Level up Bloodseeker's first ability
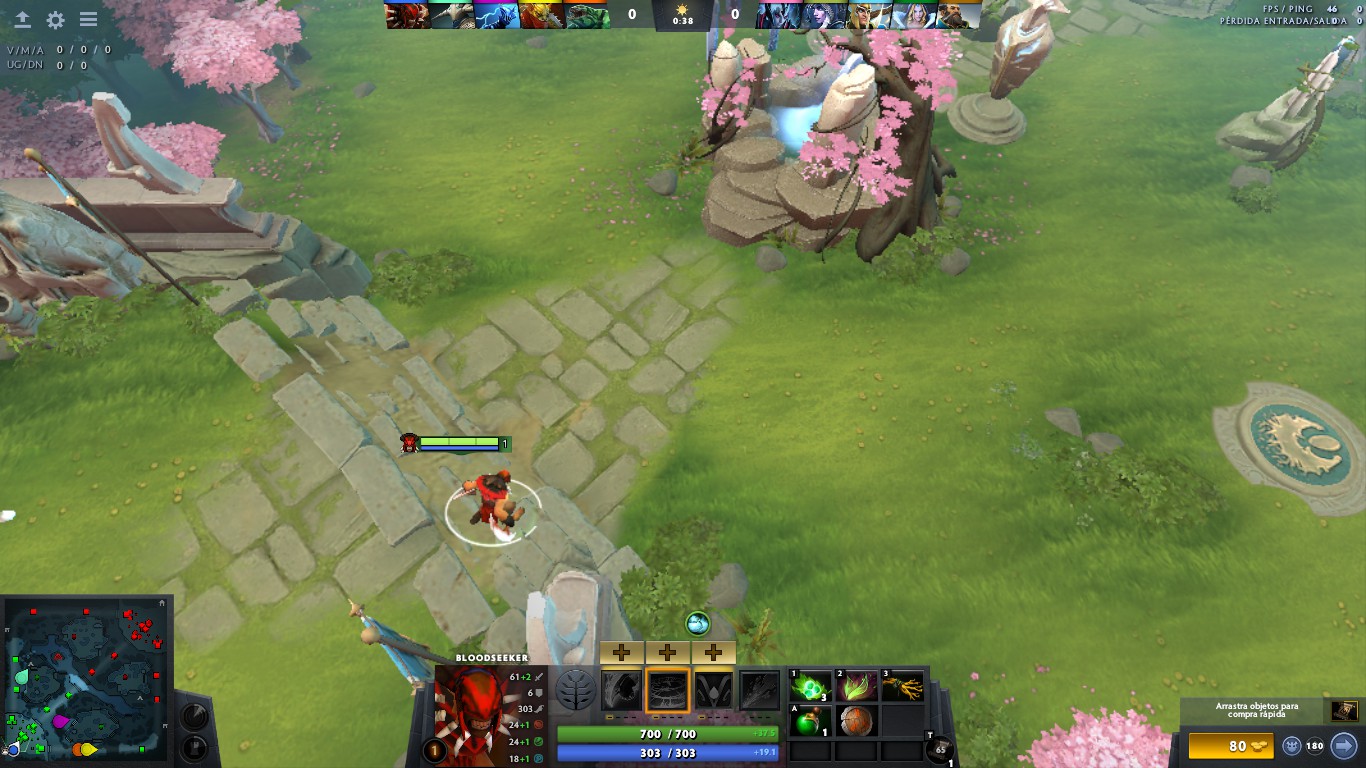 [621, 653]
